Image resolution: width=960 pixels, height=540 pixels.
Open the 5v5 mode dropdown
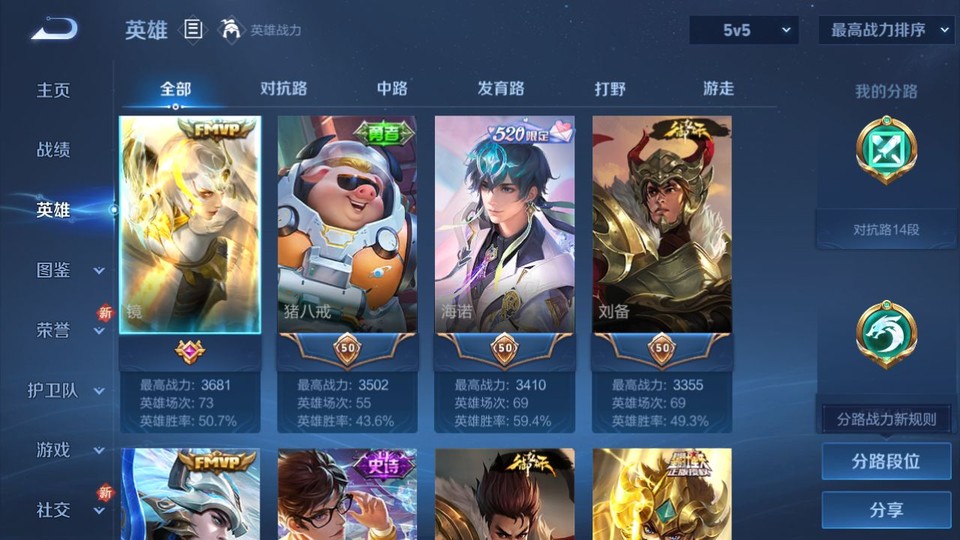744,30
